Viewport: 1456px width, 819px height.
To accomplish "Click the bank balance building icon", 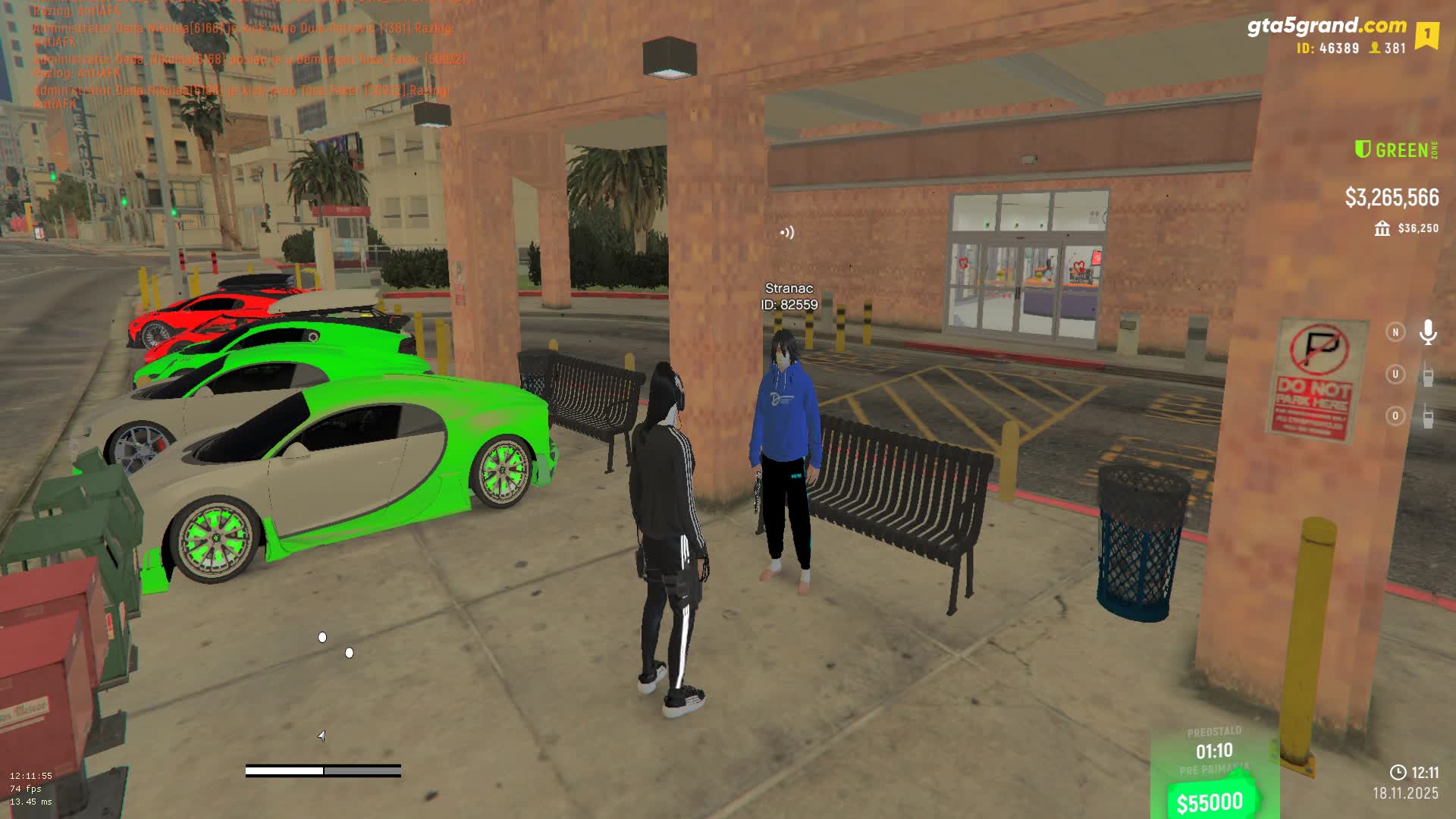I will coord(1382,228).
